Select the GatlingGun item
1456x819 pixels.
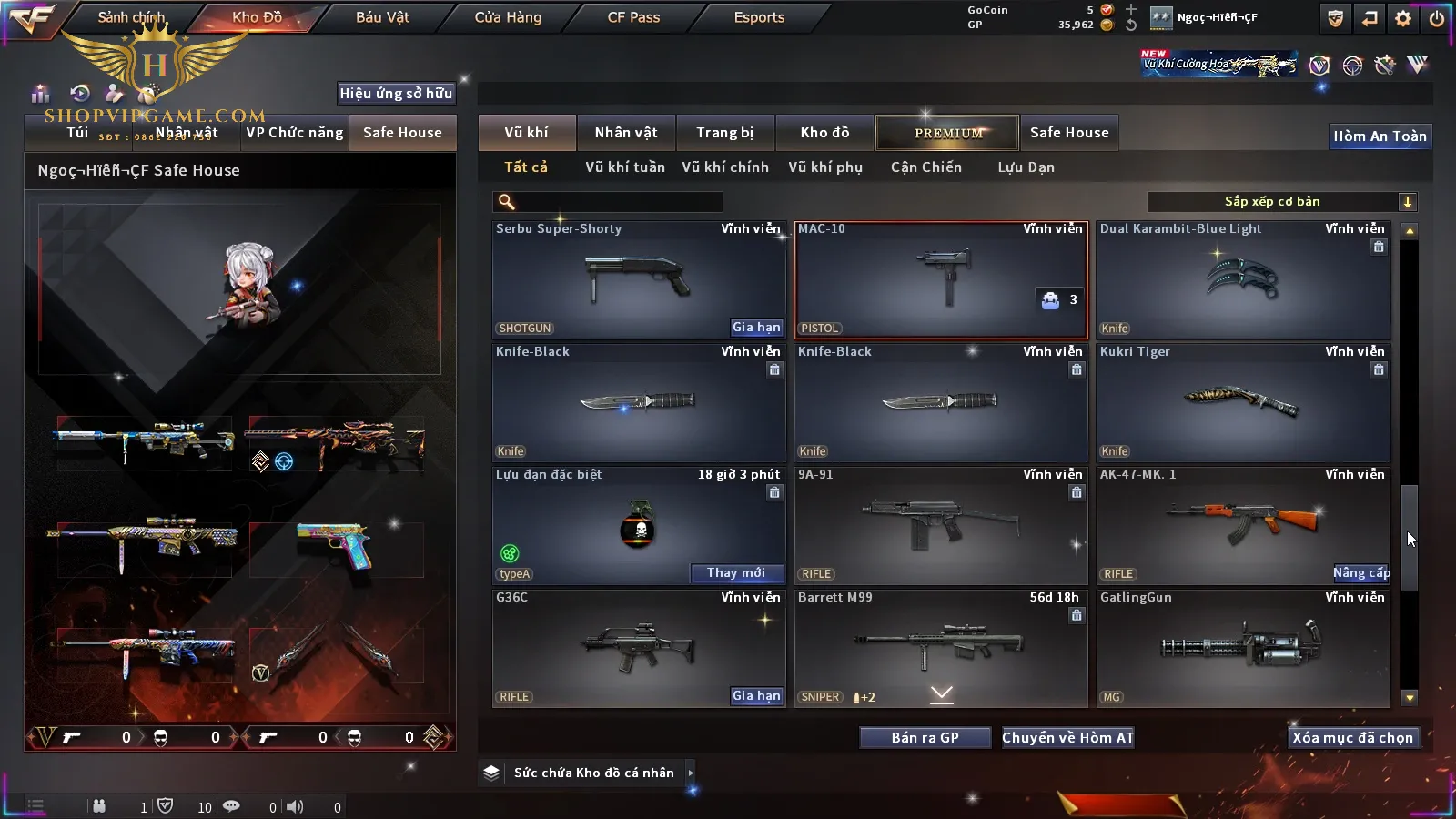[1243, 648]
